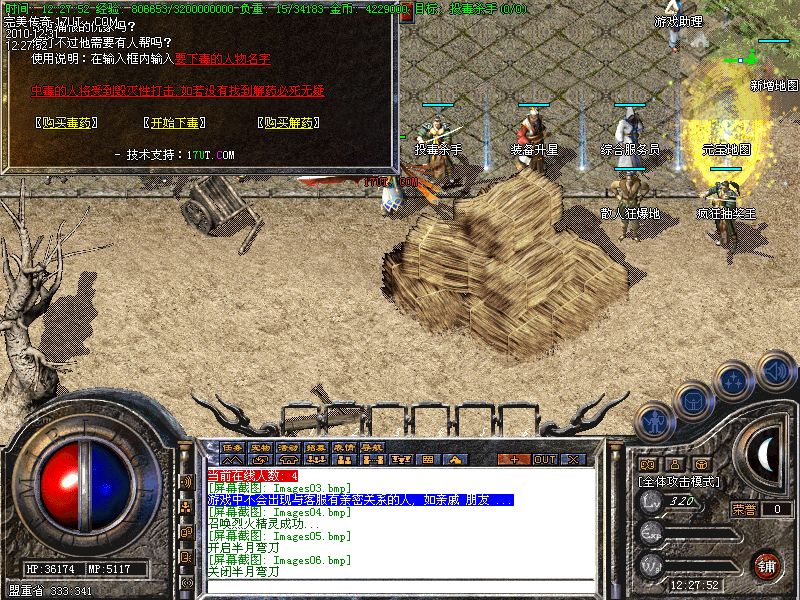Image resolution: width=800 pixels, height=600 pixels.
Task: Open the character status round button
Action: tap(654, 421)
